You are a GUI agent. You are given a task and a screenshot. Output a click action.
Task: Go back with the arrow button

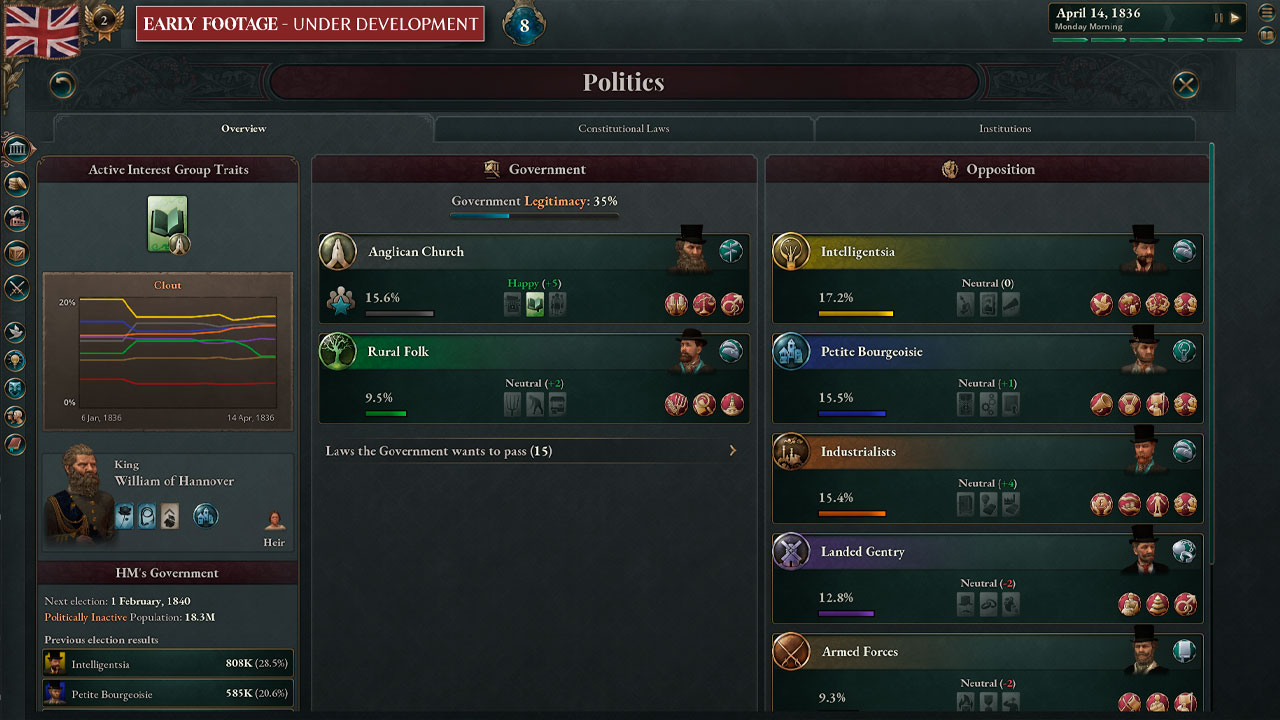click(63, 85)
